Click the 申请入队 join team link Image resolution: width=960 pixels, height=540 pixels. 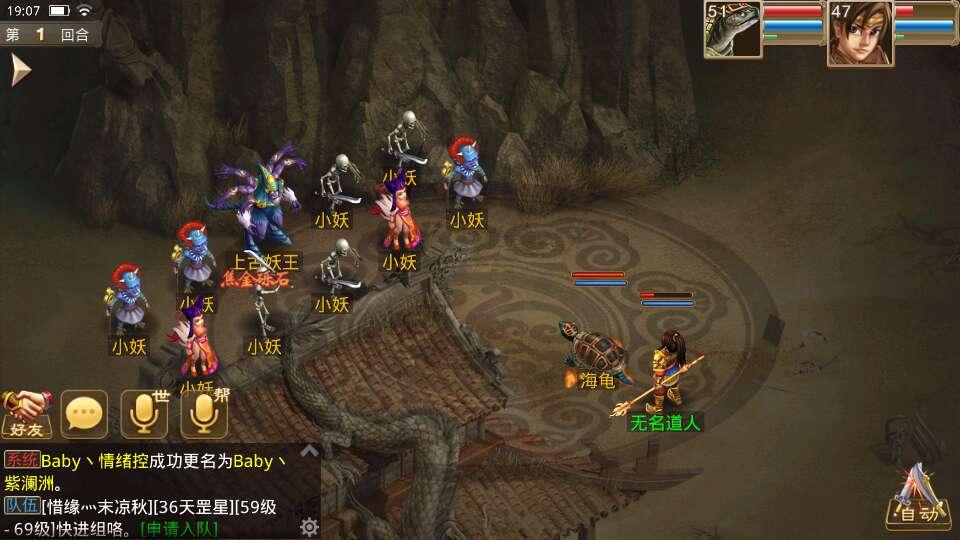179,528
